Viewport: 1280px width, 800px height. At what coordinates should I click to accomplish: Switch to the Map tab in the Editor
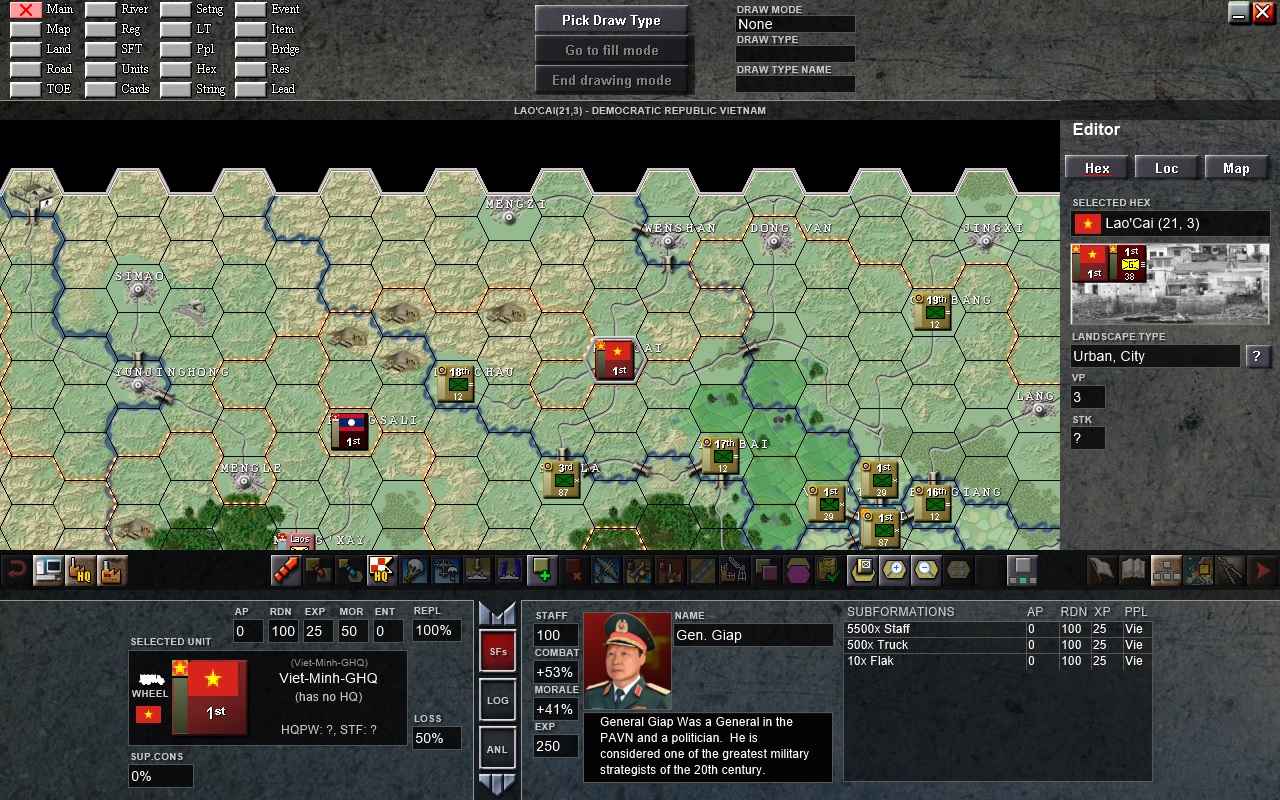click(1237, 168)
